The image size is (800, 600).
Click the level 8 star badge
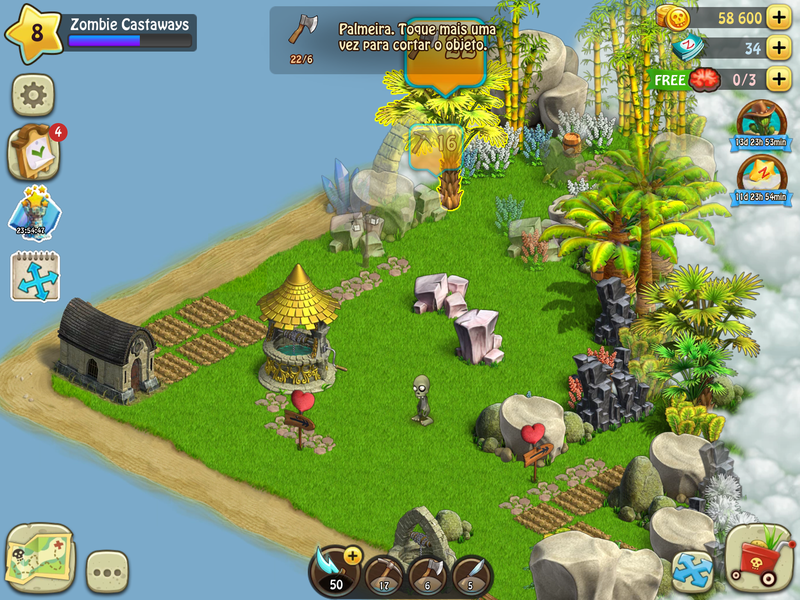(34, 33)
